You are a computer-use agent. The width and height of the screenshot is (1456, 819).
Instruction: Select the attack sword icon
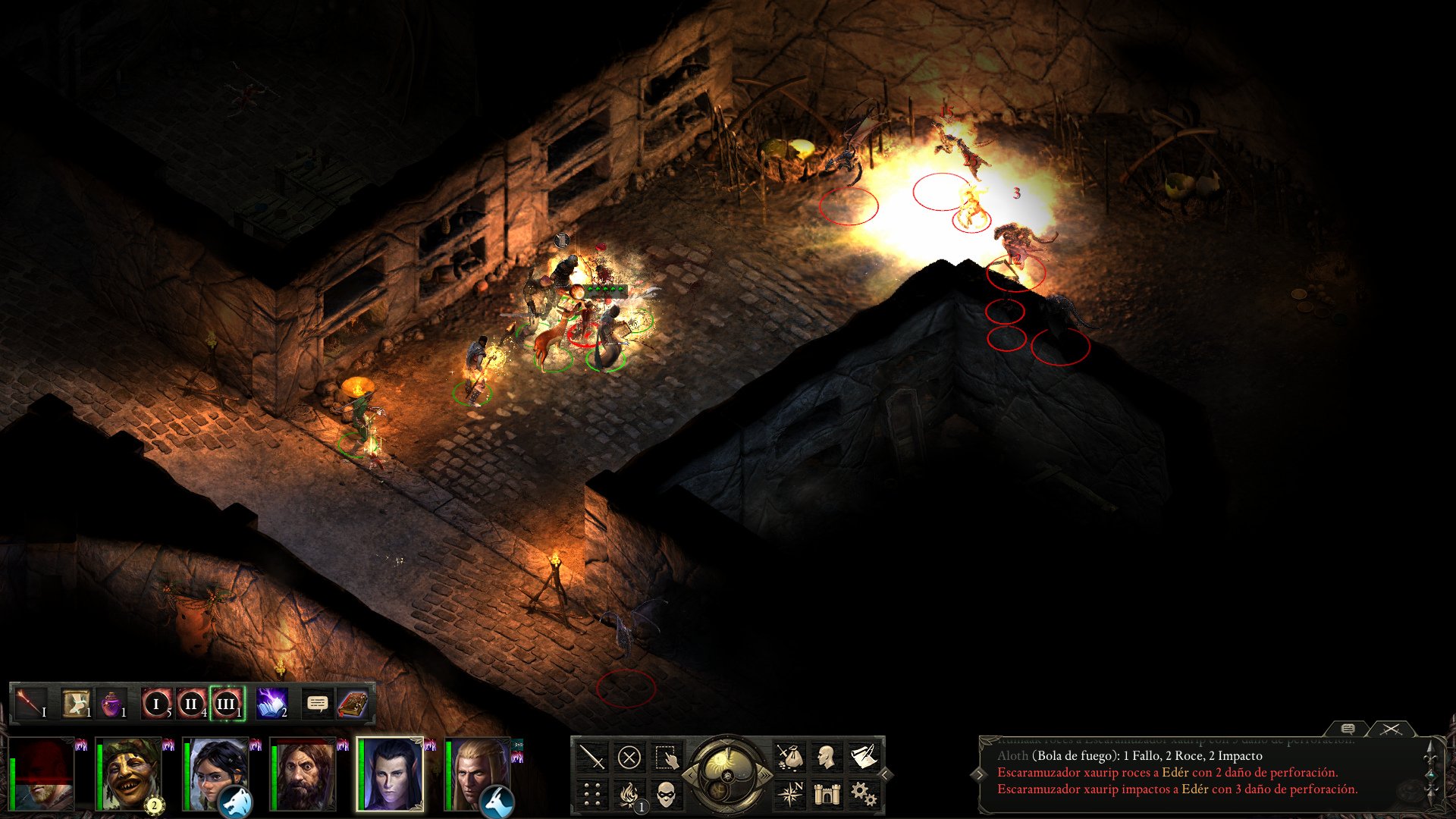592,758
